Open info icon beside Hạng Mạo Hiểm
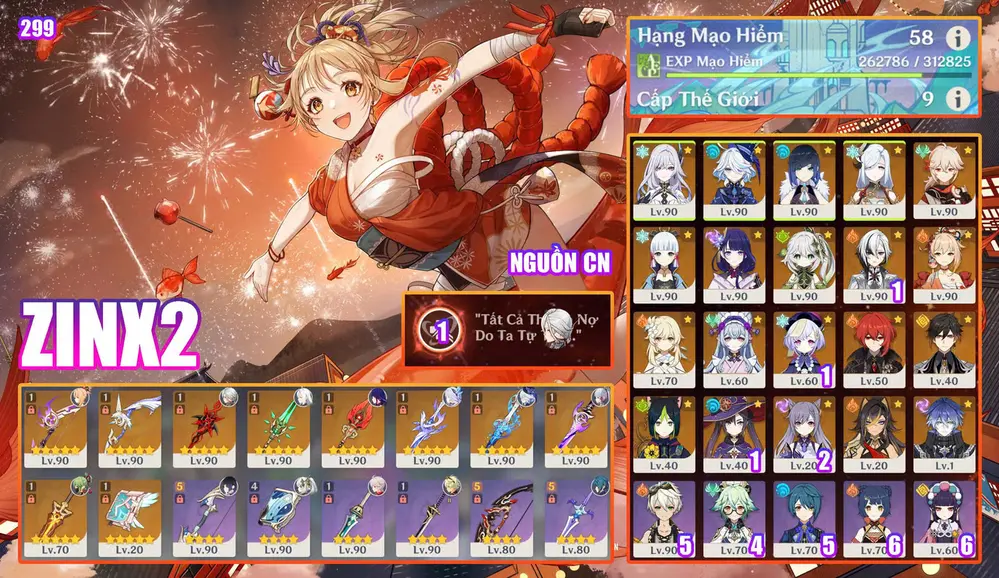Screen dimensions: 999x578 point(959,39)
